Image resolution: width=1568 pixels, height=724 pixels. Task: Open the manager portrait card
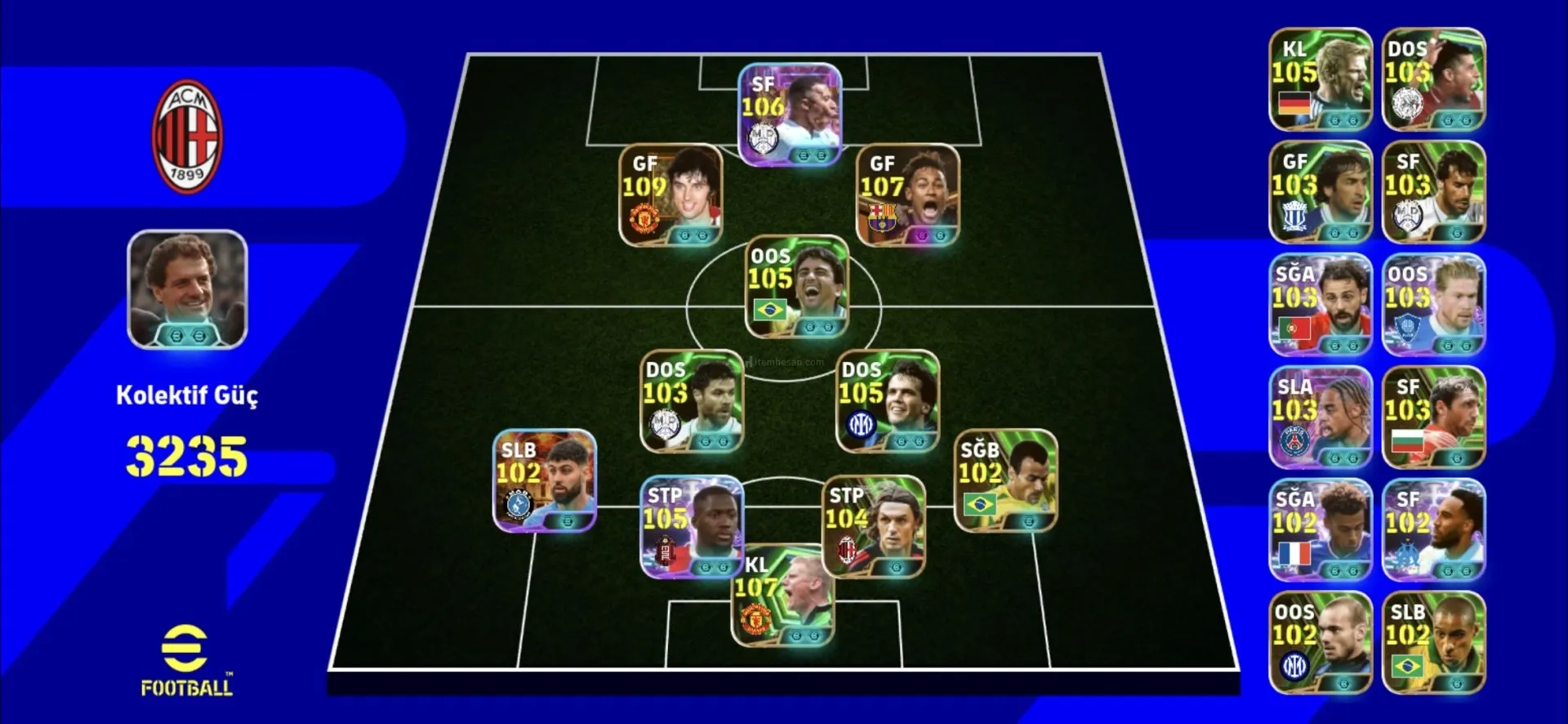click(187, 290)
